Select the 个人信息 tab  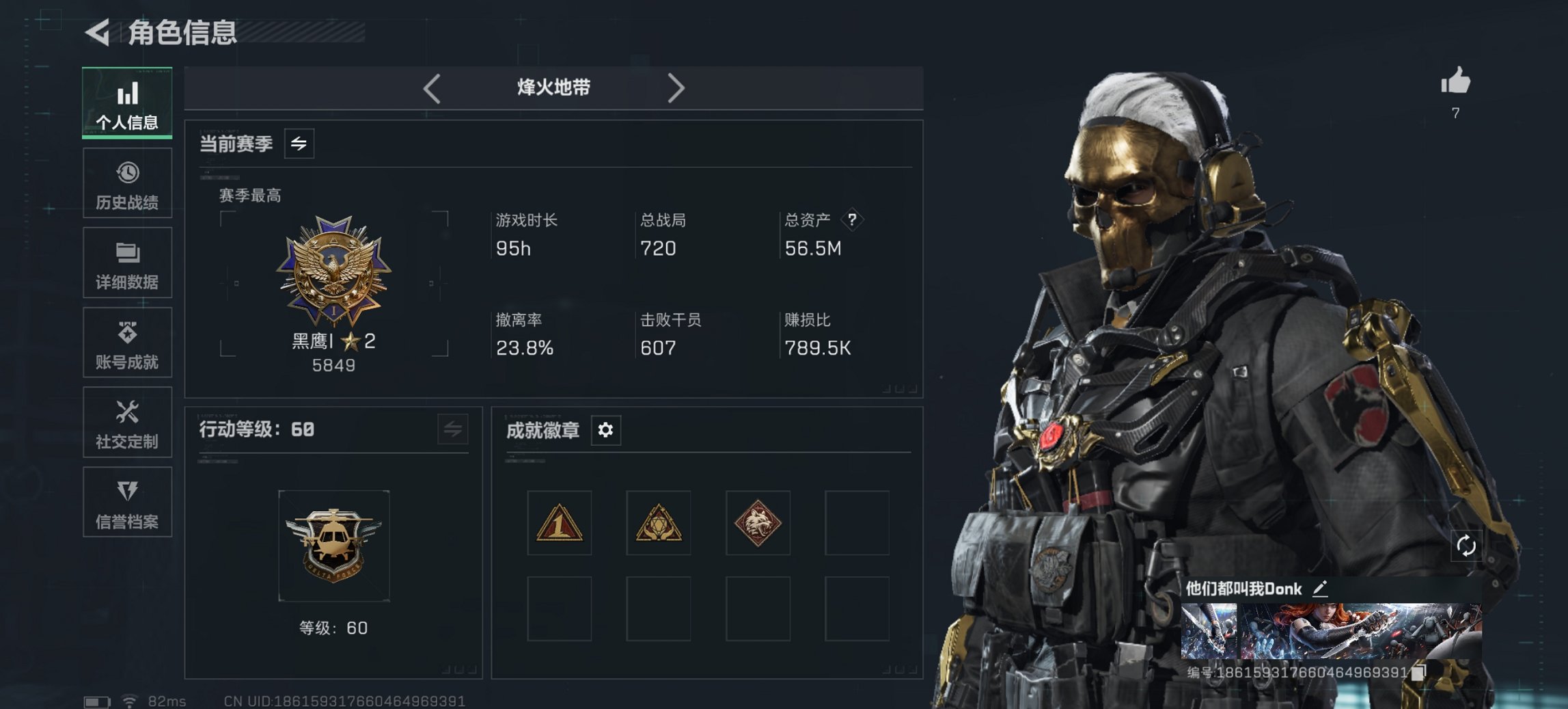coord(127,103)
